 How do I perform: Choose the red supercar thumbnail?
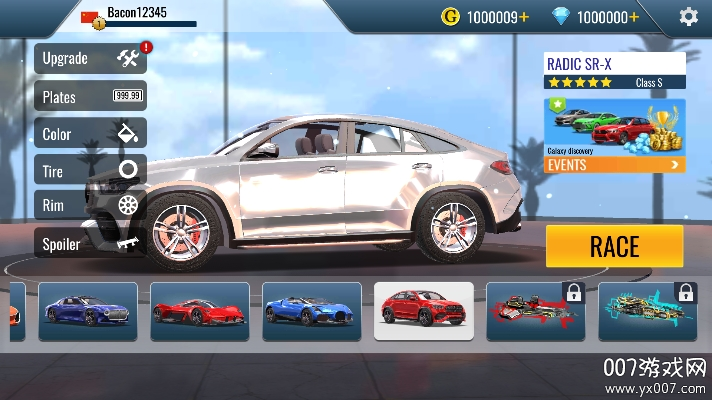[x=199, y=311]
